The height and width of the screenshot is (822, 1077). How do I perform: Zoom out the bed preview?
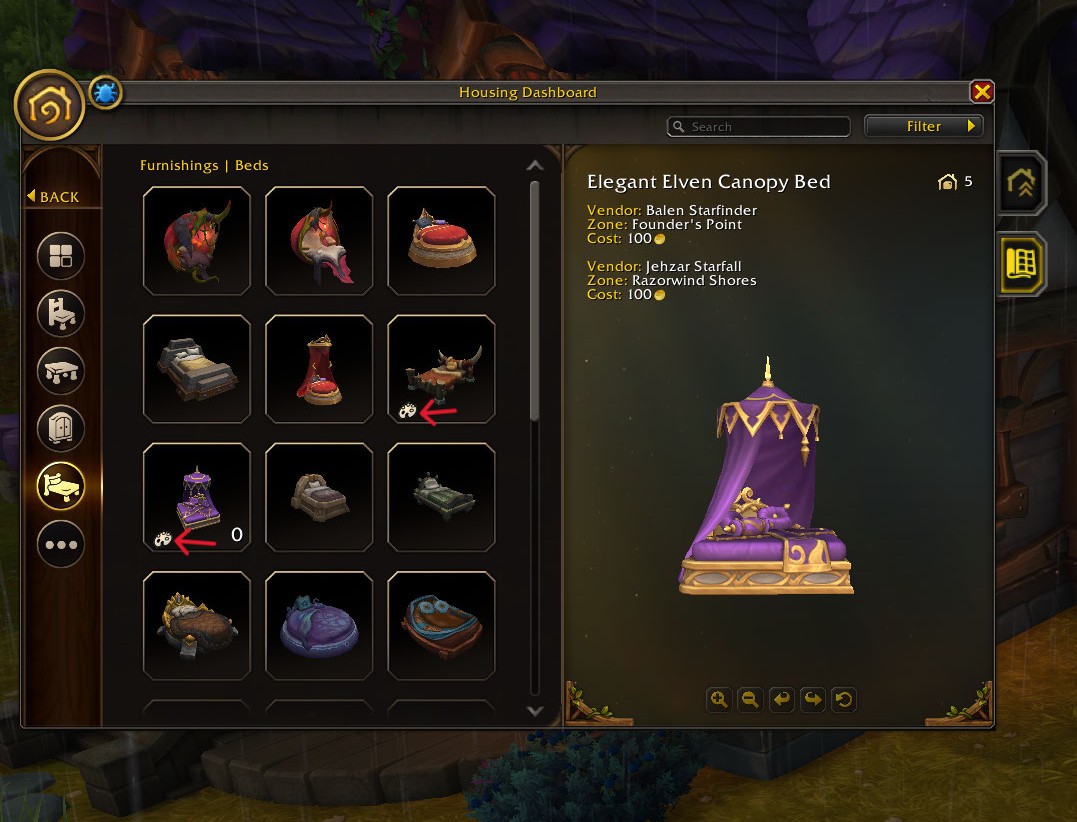(749, 700)
